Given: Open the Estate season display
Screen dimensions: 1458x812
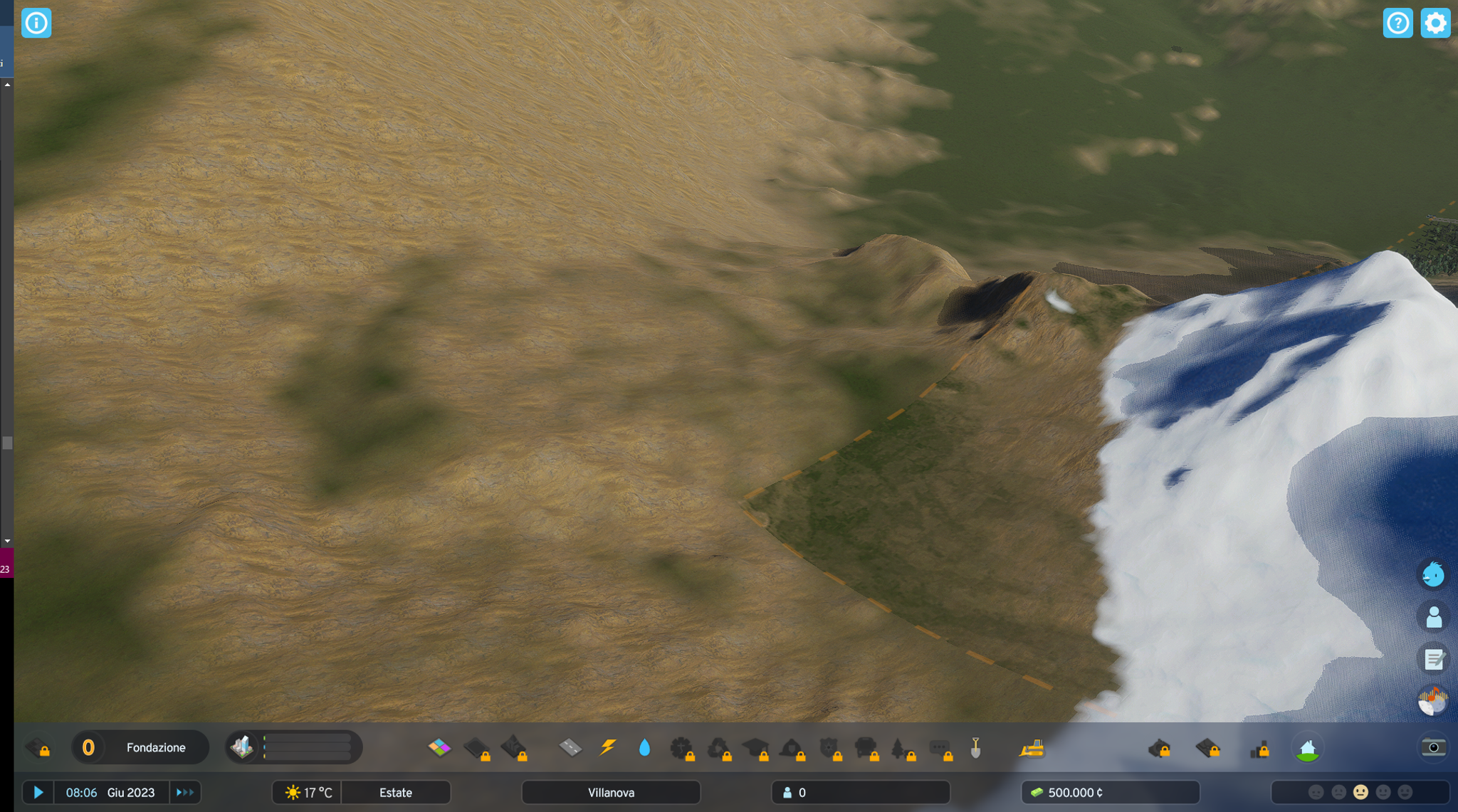Looking at the screenshot, I should click(x=396, y=792).
